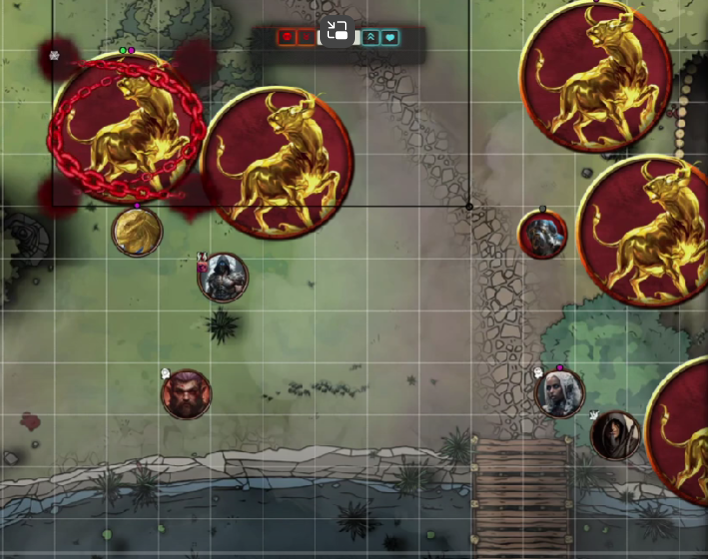Screen dimensions: 708x559
Task: Activate the teal double-chevron toolbar button
Action: tap(371, 38)
